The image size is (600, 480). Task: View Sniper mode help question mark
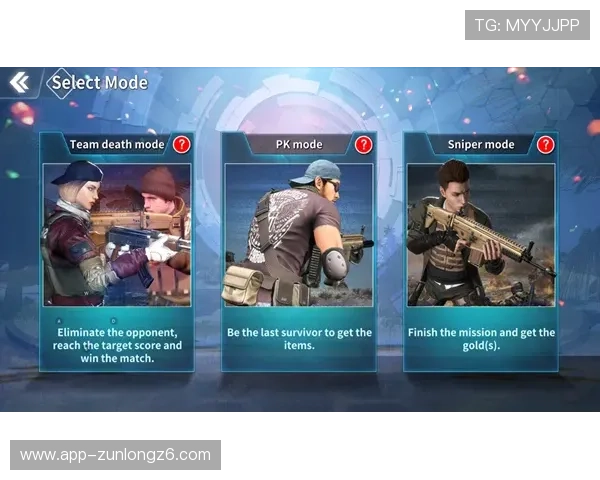[545, 144]
